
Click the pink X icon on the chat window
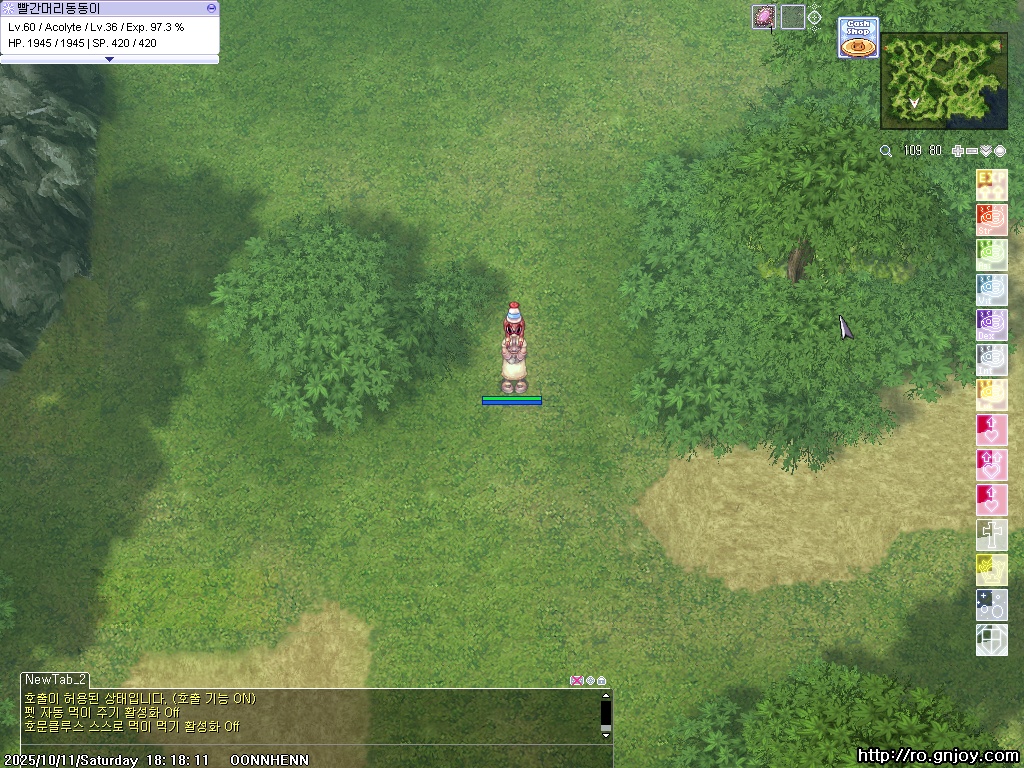click(x=576, y=680)
